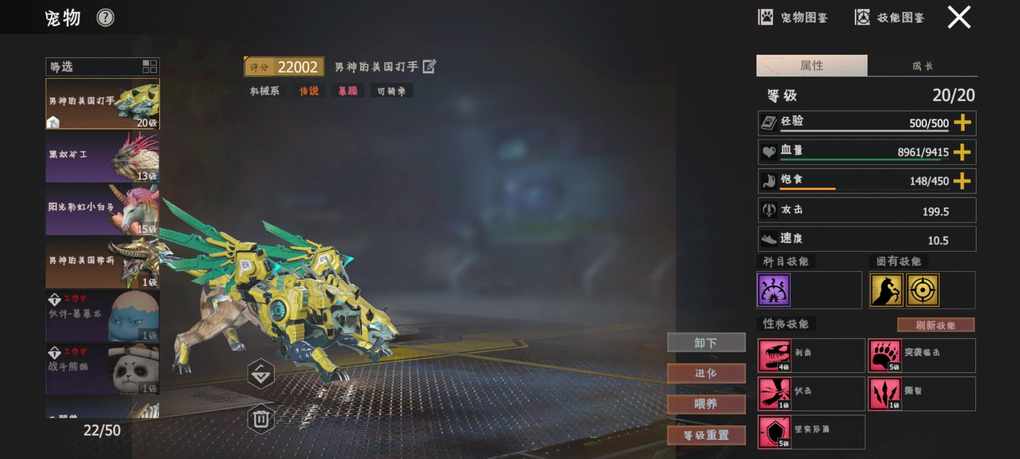
Task: Add experience with the 经验 plus button
Action: tap(962, 122)
